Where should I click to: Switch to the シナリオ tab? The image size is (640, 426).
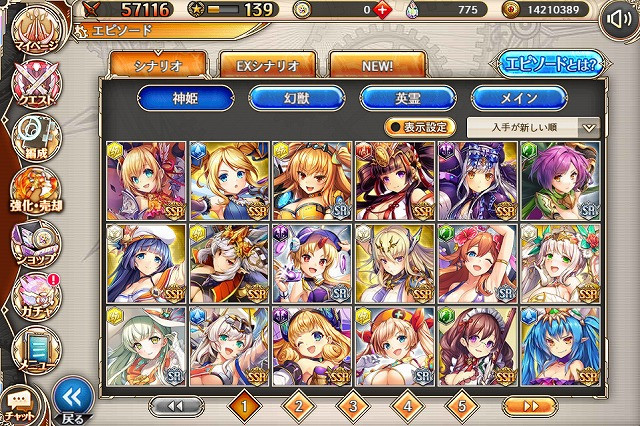[x=159, y=65]
